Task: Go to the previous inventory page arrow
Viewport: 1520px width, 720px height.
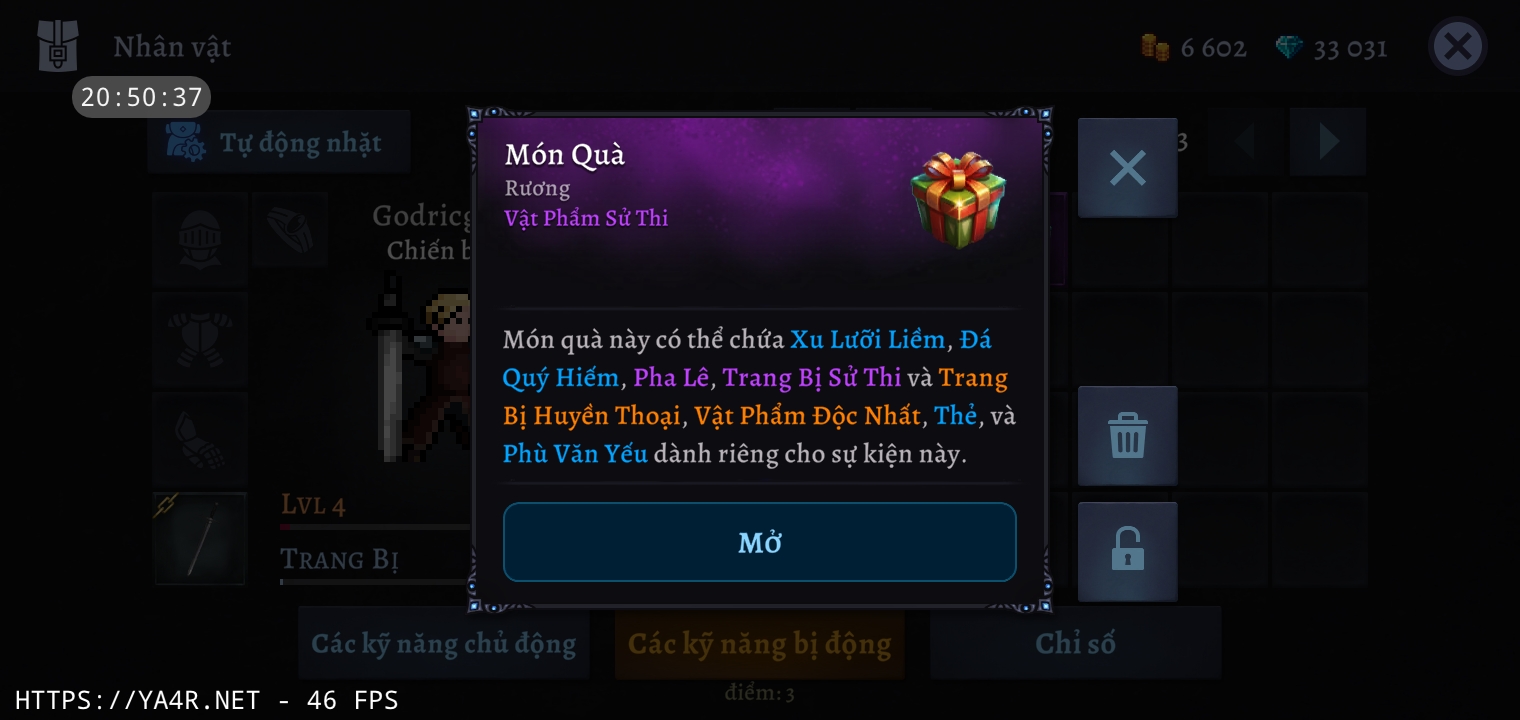Action: [1245, 142]
